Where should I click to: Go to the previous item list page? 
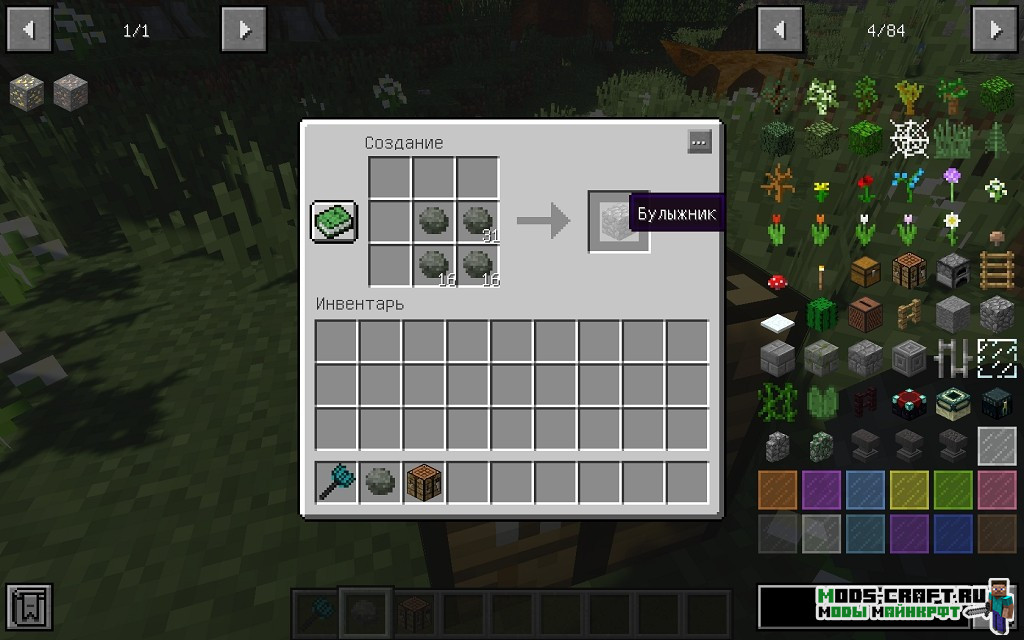(x=779, y=30)
